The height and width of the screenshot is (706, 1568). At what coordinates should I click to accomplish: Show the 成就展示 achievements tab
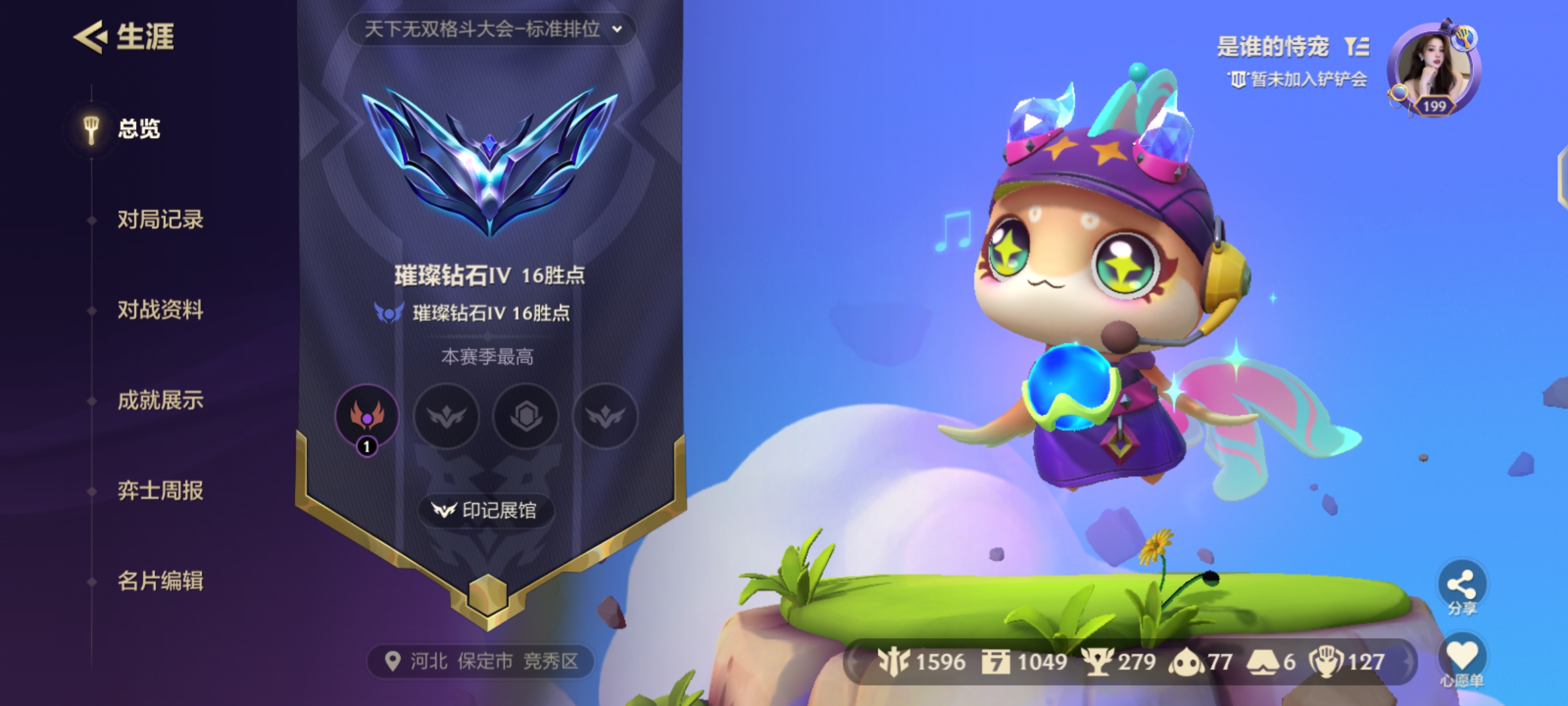point(160,400)
